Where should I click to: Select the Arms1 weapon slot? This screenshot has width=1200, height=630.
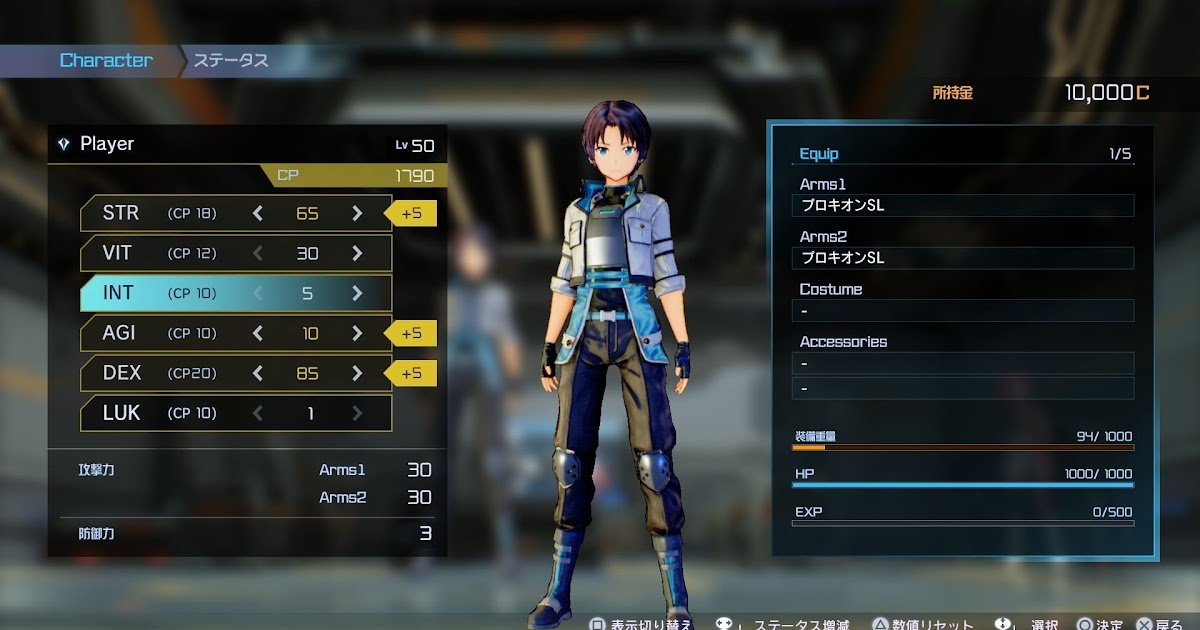963,206
